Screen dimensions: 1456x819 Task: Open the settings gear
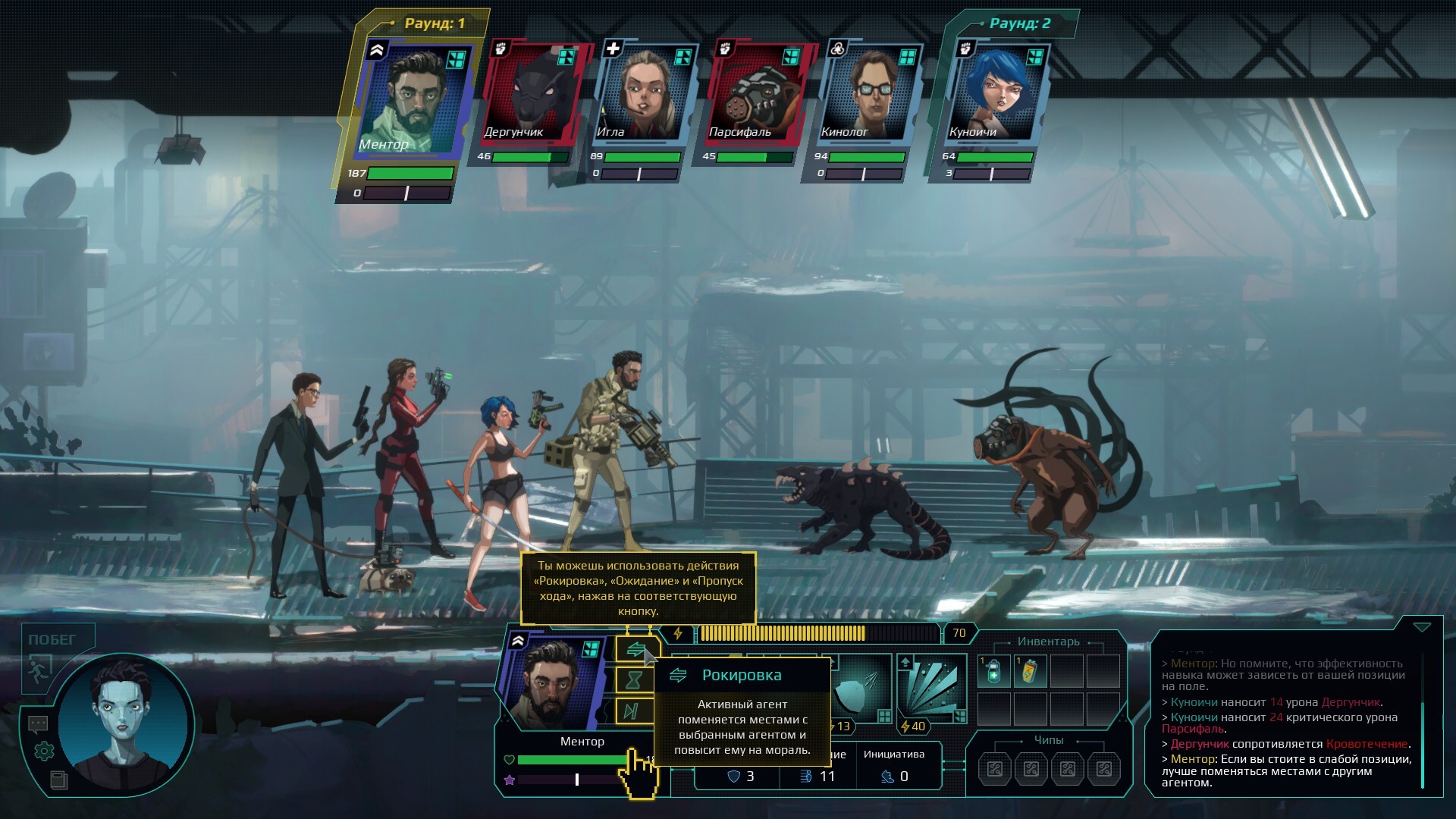(x=44, y=752)
